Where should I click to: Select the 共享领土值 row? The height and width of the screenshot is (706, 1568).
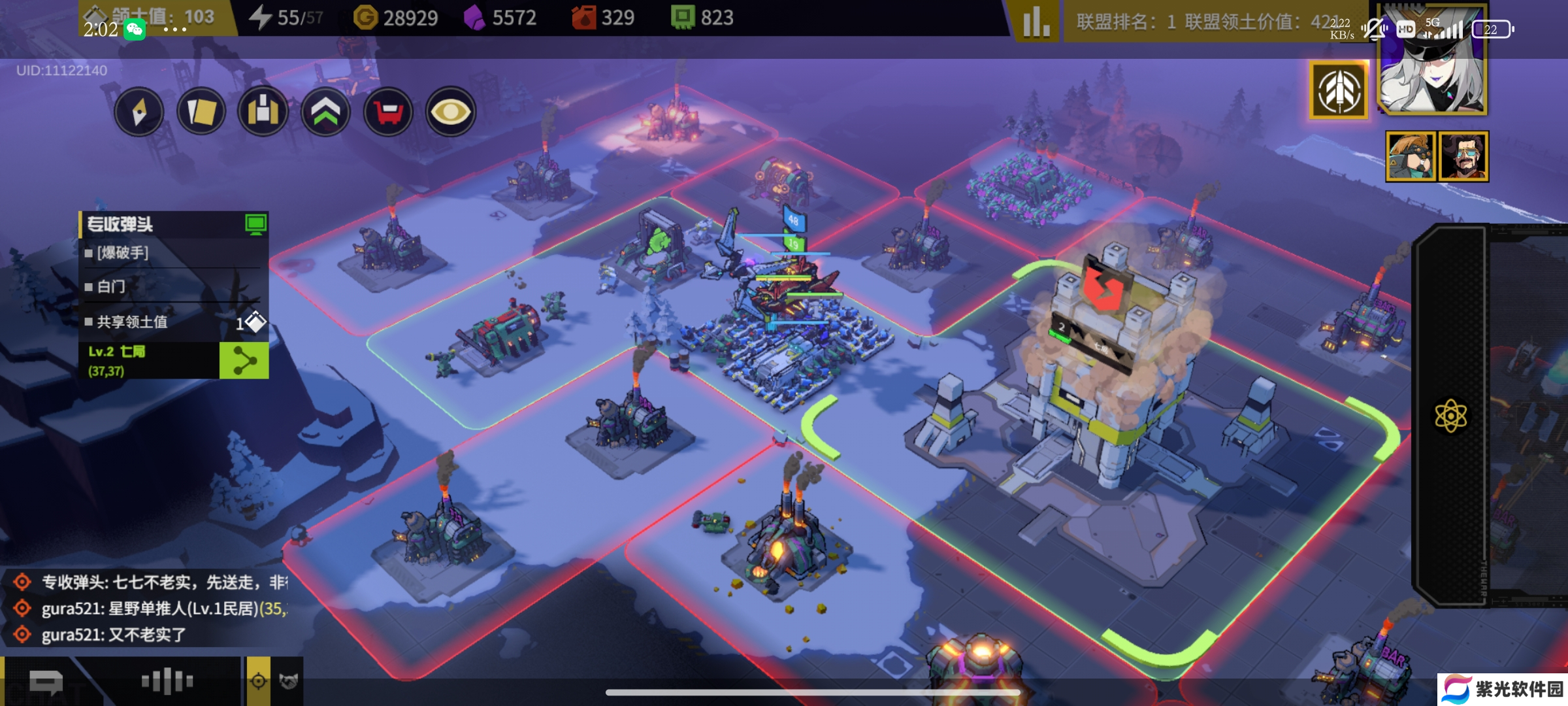(173, 322)
